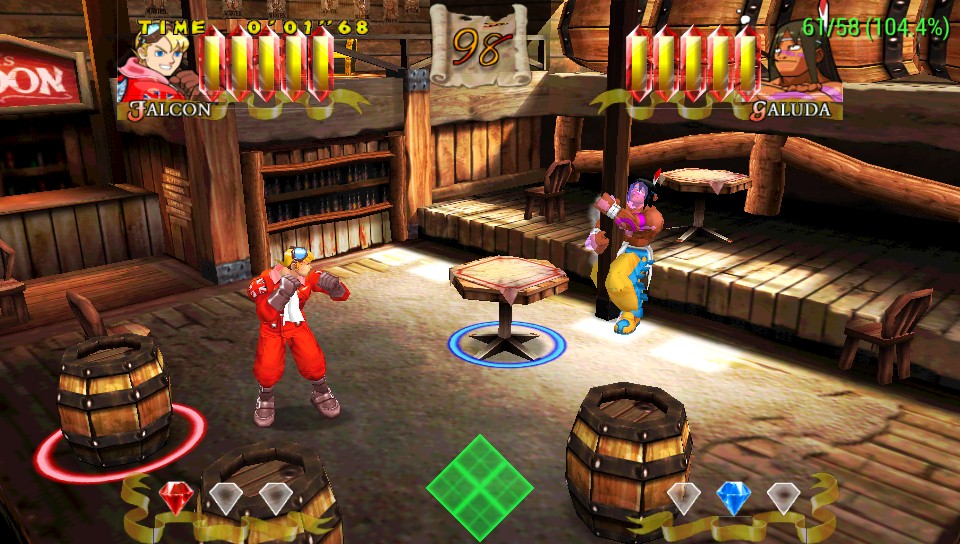Click the green diamond radar
Screen dimensions: 960x544
click(x=480, y=489)
